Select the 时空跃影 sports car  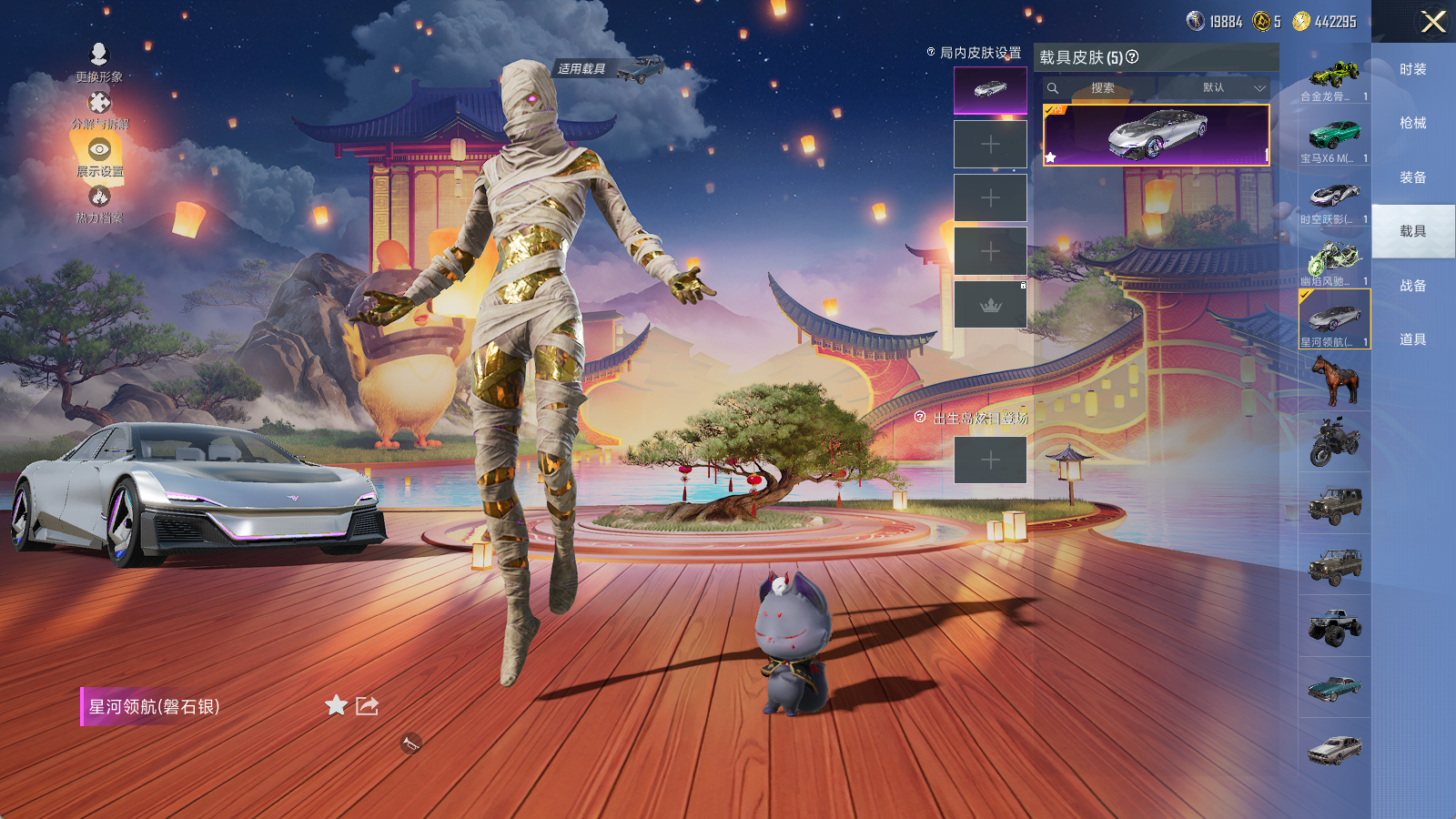coord(1334,200)
